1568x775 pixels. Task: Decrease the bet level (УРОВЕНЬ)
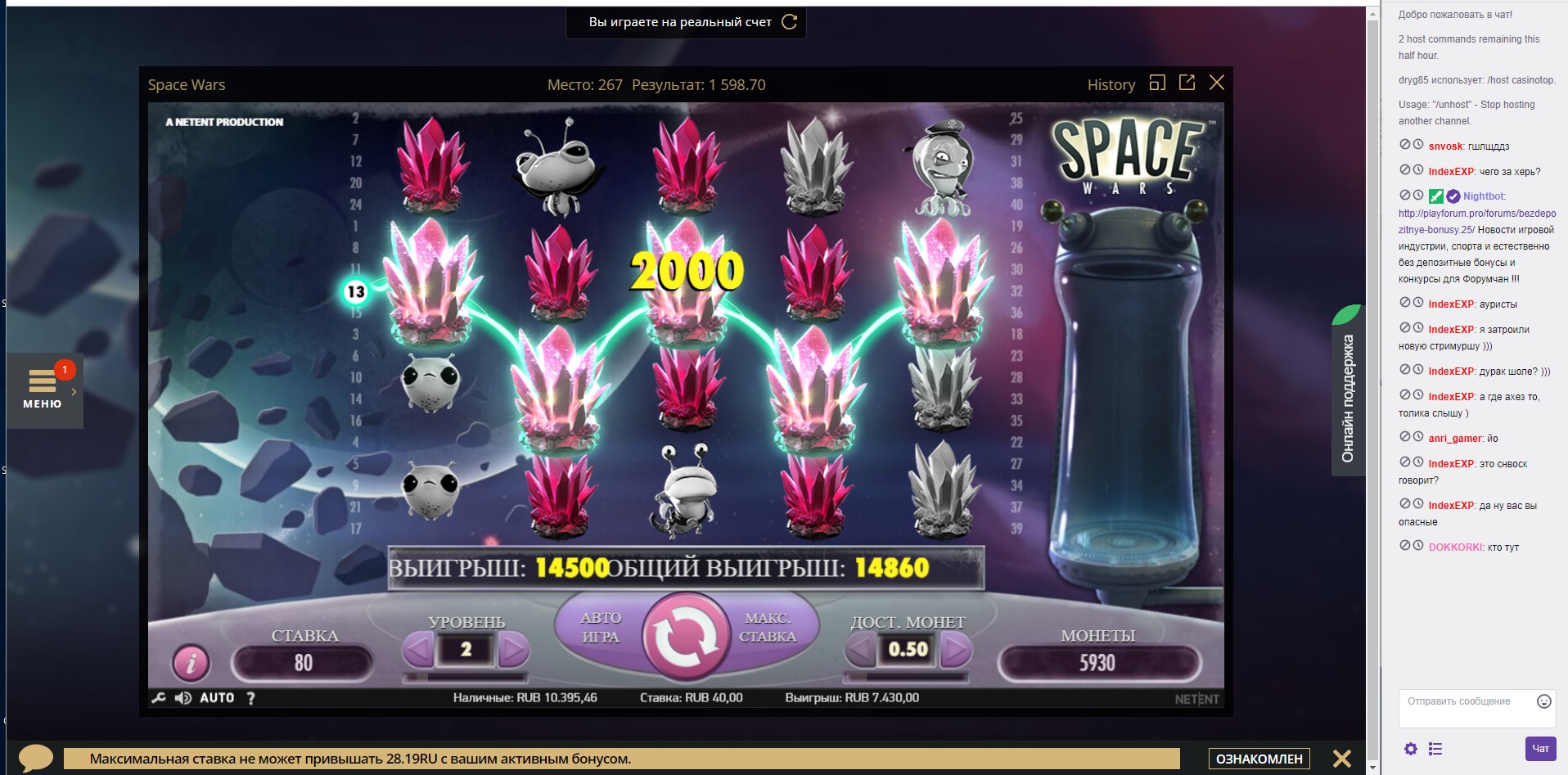pyautogui.click(x=419, y=650)
